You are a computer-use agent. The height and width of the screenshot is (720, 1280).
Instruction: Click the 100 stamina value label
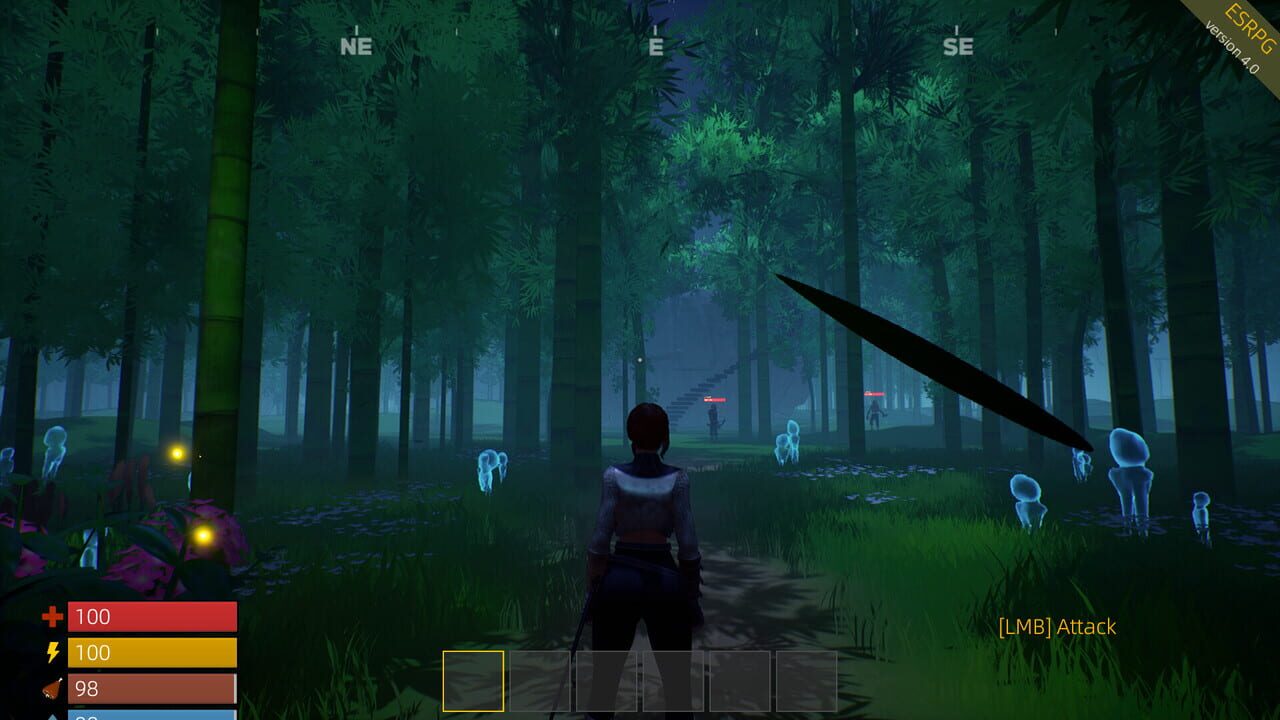point(95,652)
